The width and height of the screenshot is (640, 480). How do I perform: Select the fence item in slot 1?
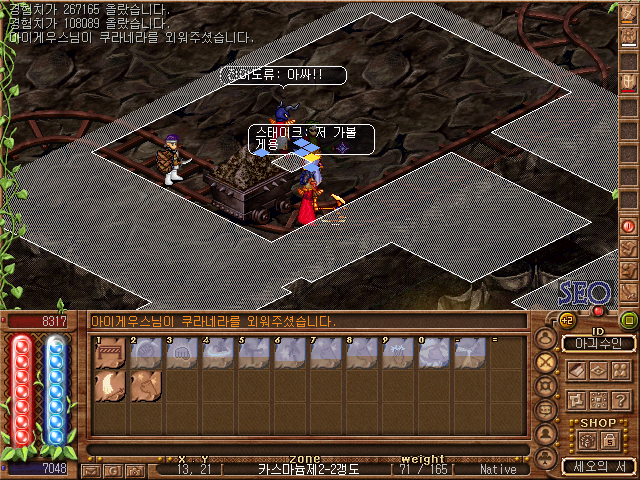[x=109, y=354]
